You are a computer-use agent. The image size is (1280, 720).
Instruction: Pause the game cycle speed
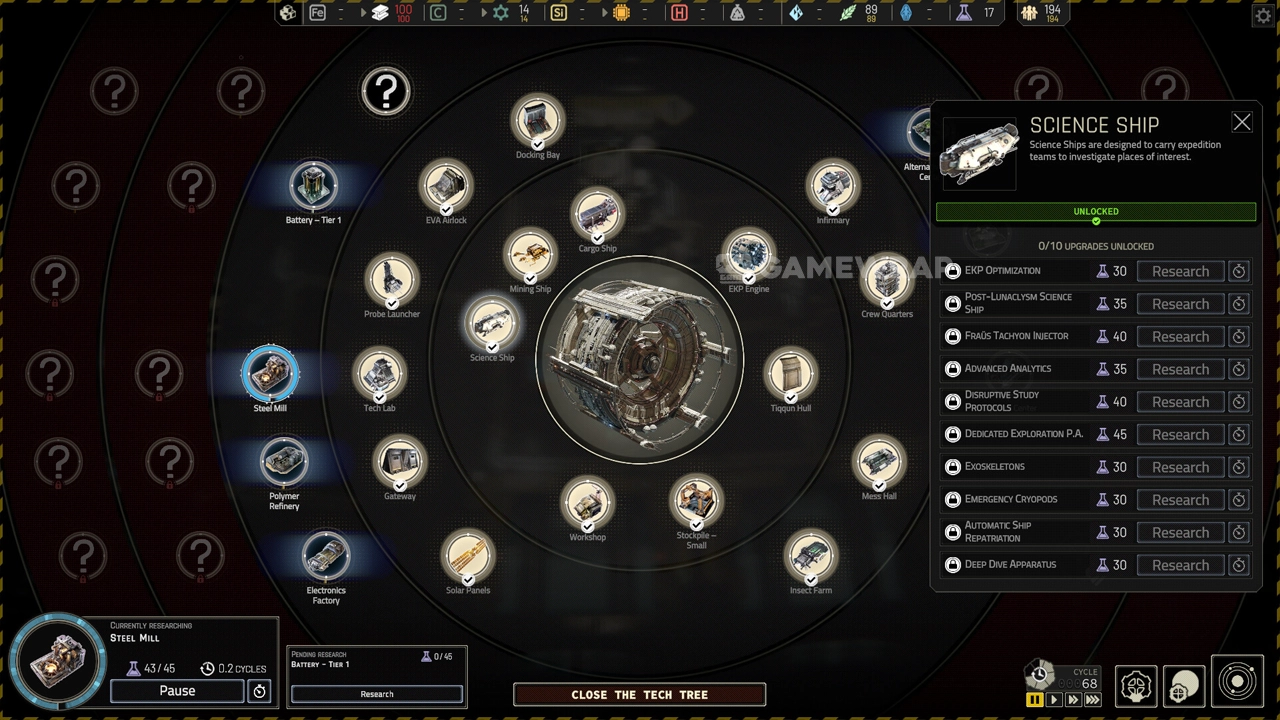pos(1035,700)
